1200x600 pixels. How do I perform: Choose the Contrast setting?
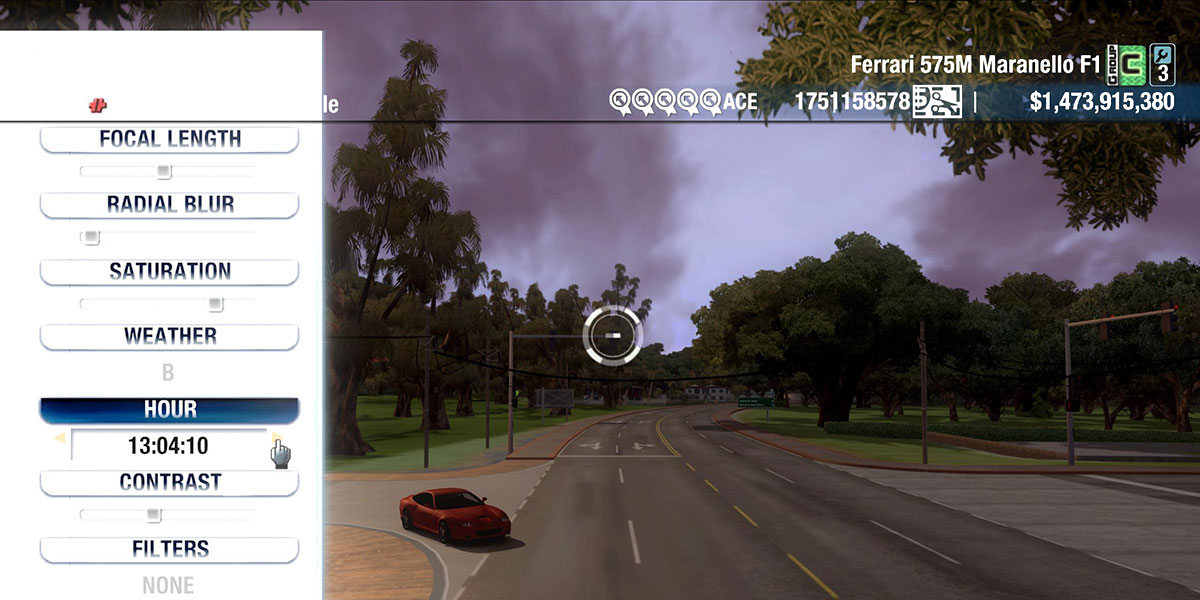169,482
